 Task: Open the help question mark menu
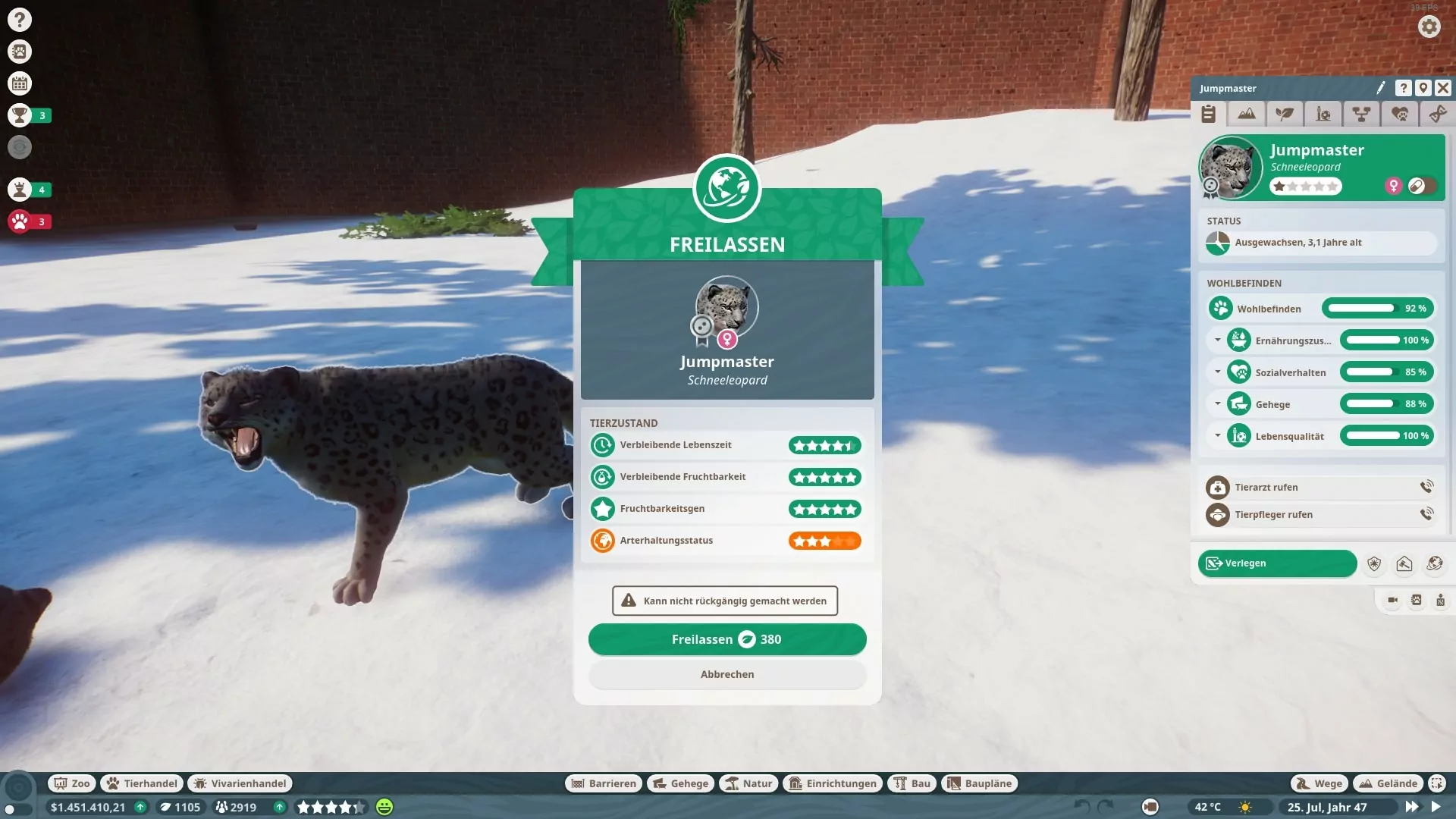pos(20,20)
